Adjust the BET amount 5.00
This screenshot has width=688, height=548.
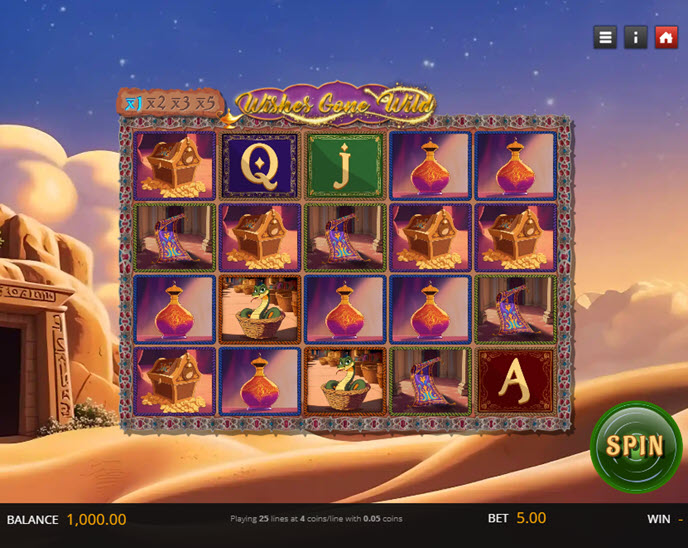point(530,518)
